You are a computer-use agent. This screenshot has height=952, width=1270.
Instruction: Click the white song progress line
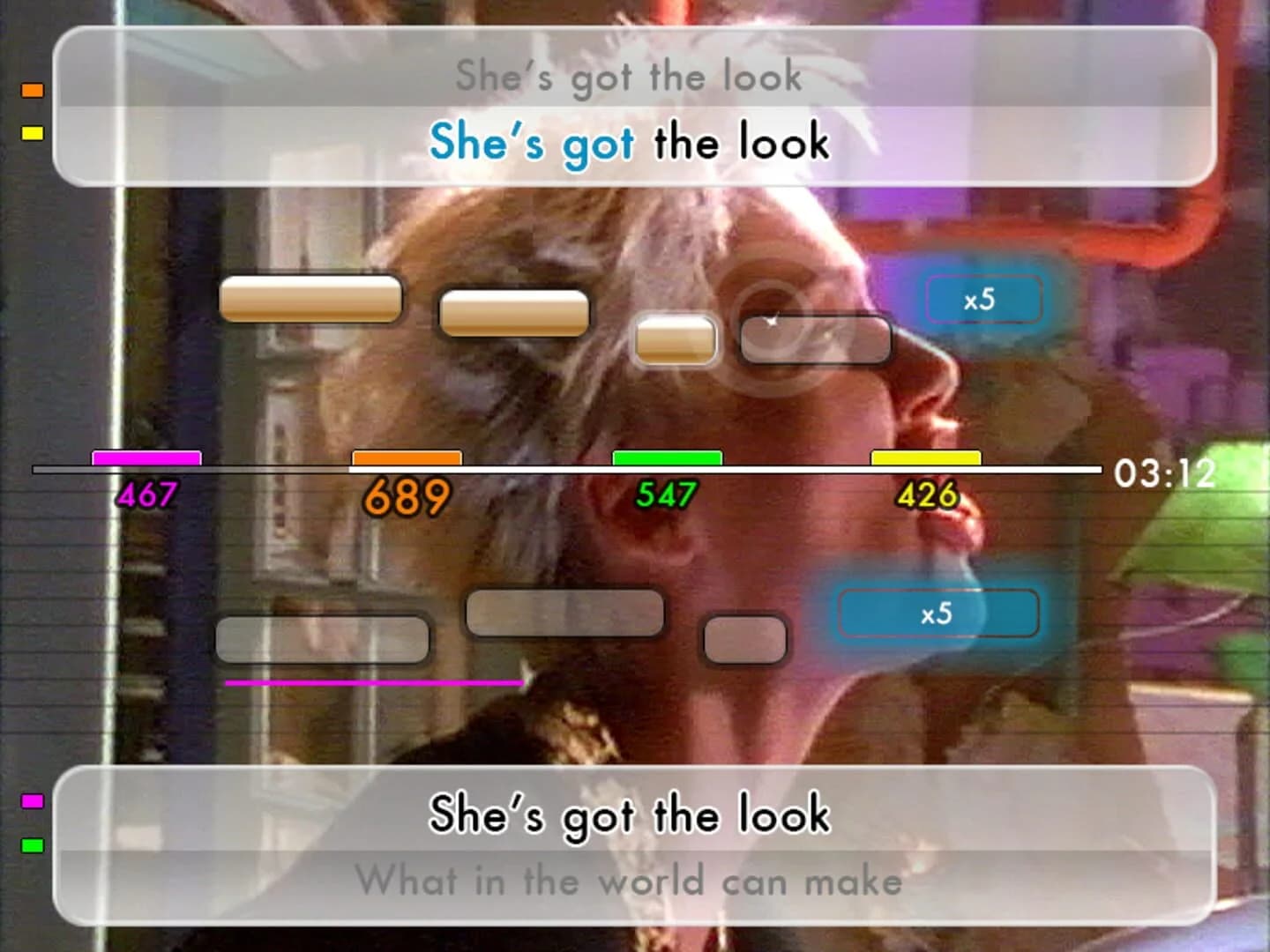pyautogui.click(x=564, y=470)
